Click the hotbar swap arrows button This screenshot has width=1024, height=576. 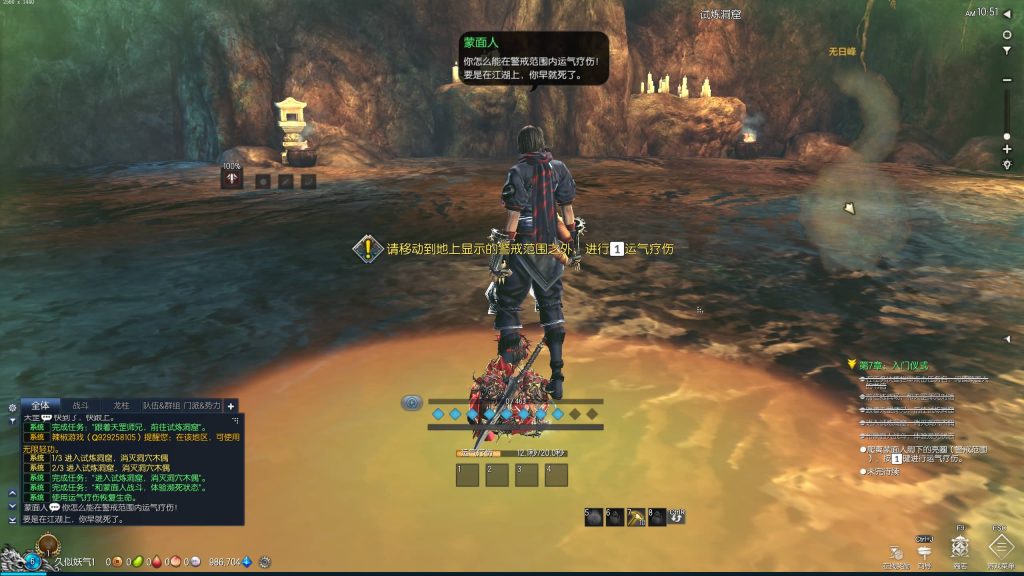(x=677, y=516)
